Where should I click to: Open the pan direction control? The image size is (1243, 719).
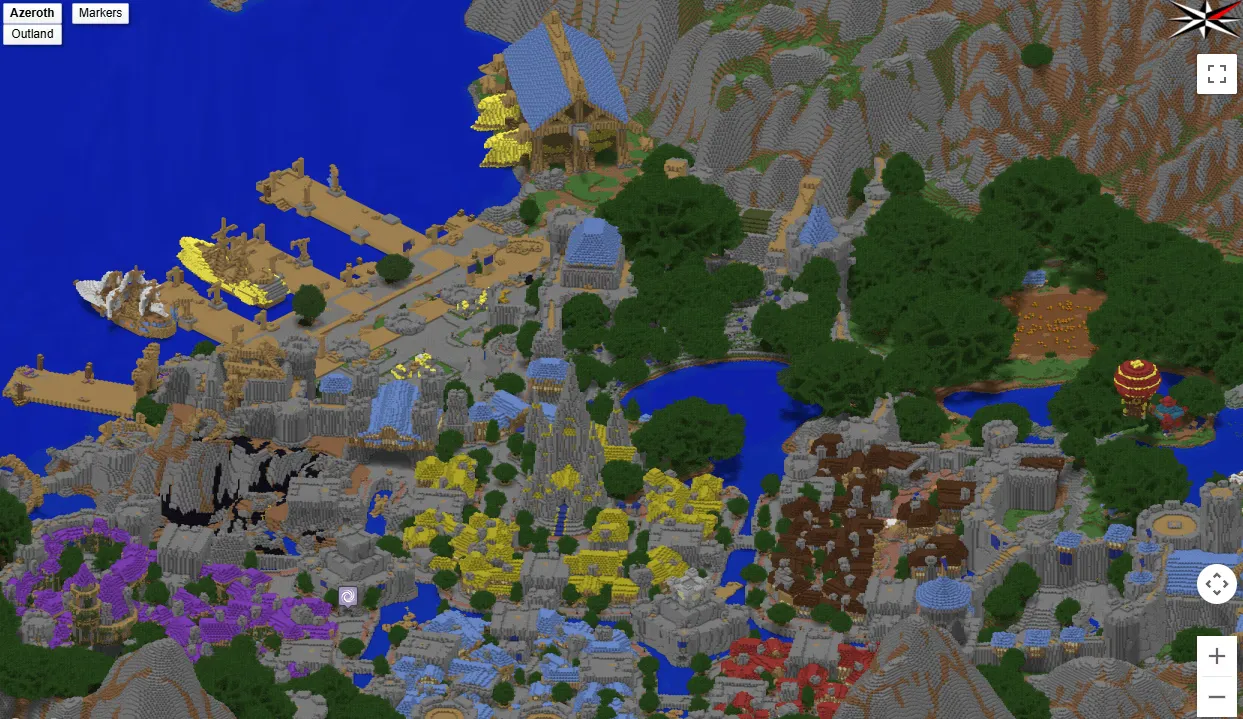(1216, 583)
